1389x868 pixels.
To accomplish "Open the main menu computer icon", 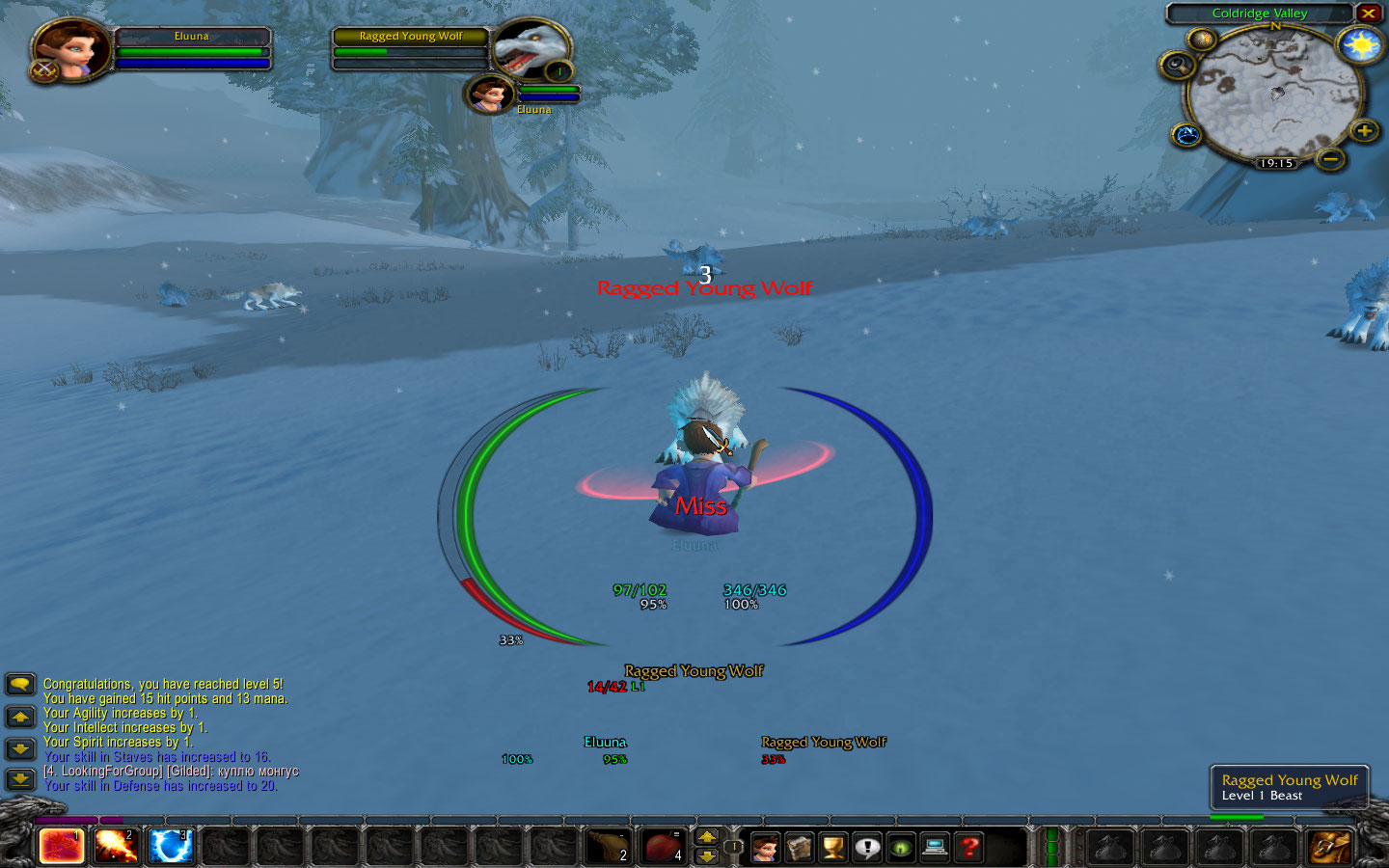I will pyautogui.click(x=935, y=848).
